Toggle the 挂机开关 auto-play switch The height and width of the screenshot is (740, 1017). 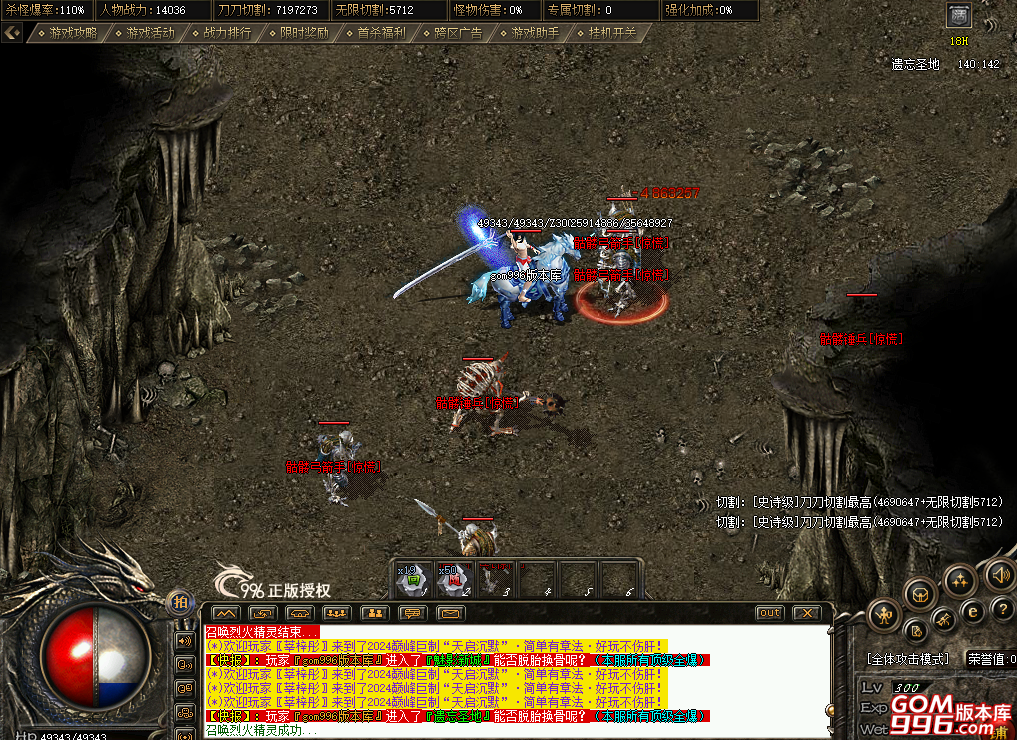[612, 32]
